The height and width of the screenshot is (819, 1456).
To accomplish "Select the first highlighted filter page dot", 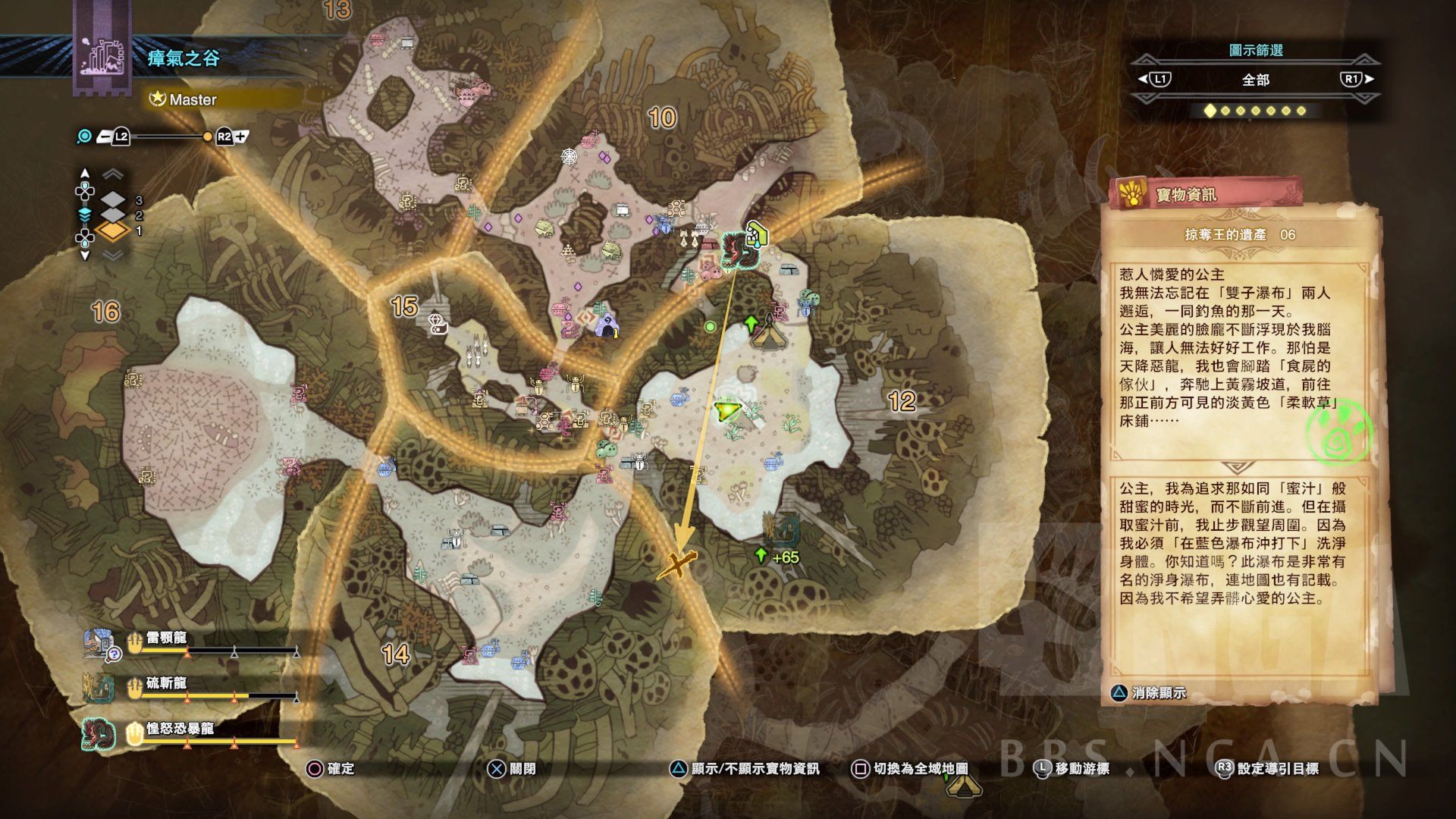I will point(1210,111).
